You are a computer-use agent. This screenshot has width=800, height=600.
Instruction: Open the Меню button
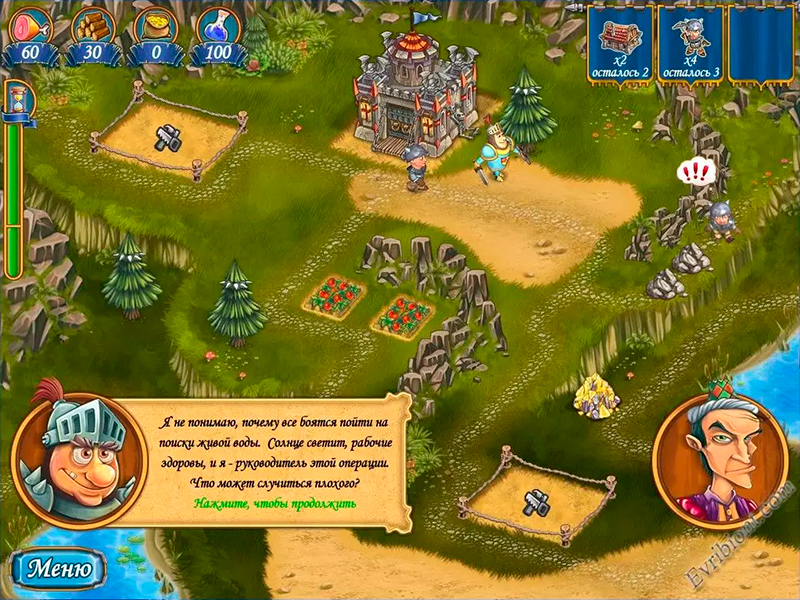pyautogui.click(x=59, y=569)
